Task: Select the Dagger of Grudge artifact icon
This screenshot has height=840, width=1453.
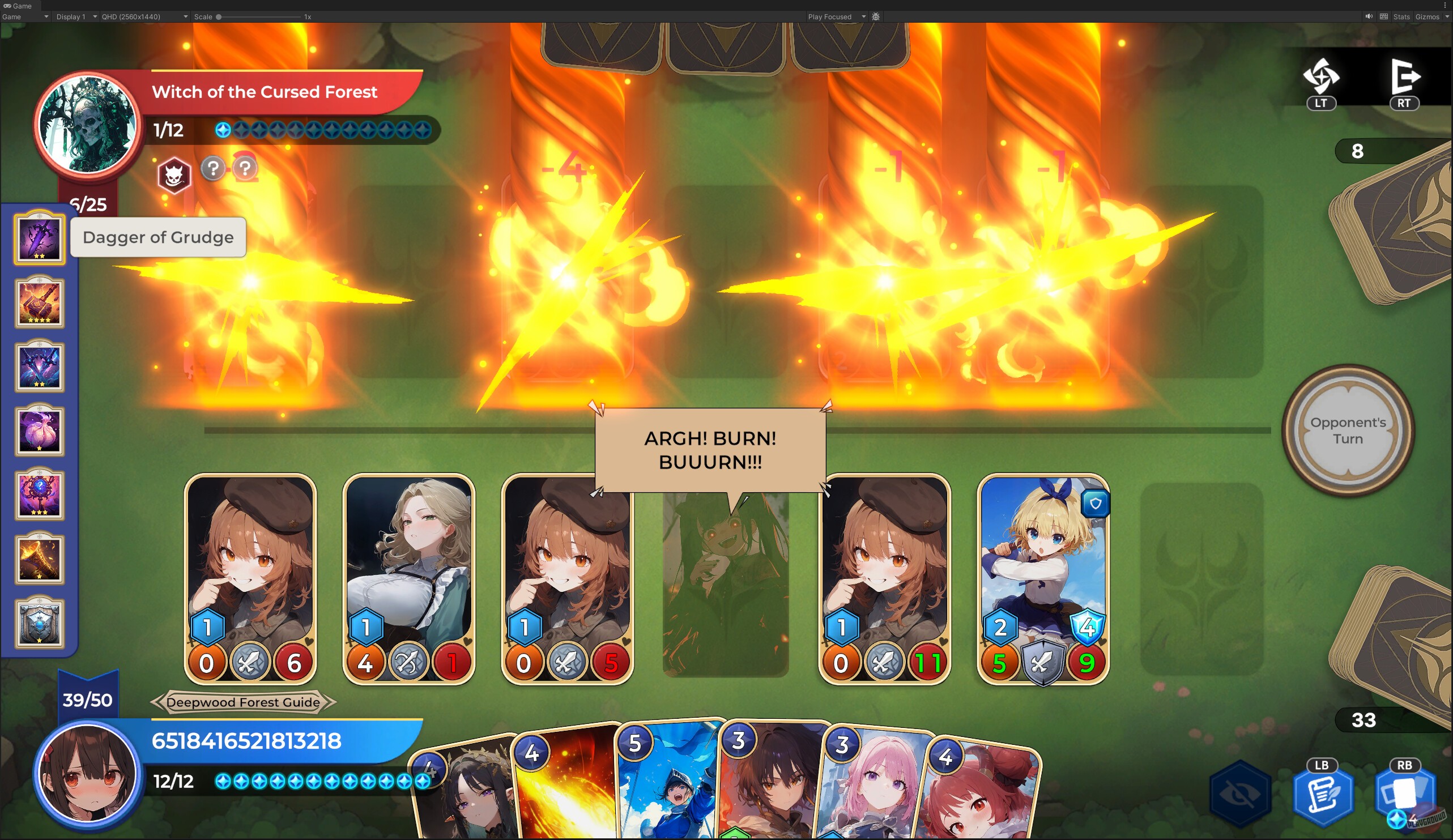Action: pyautogui.click(x=39, y=238)
